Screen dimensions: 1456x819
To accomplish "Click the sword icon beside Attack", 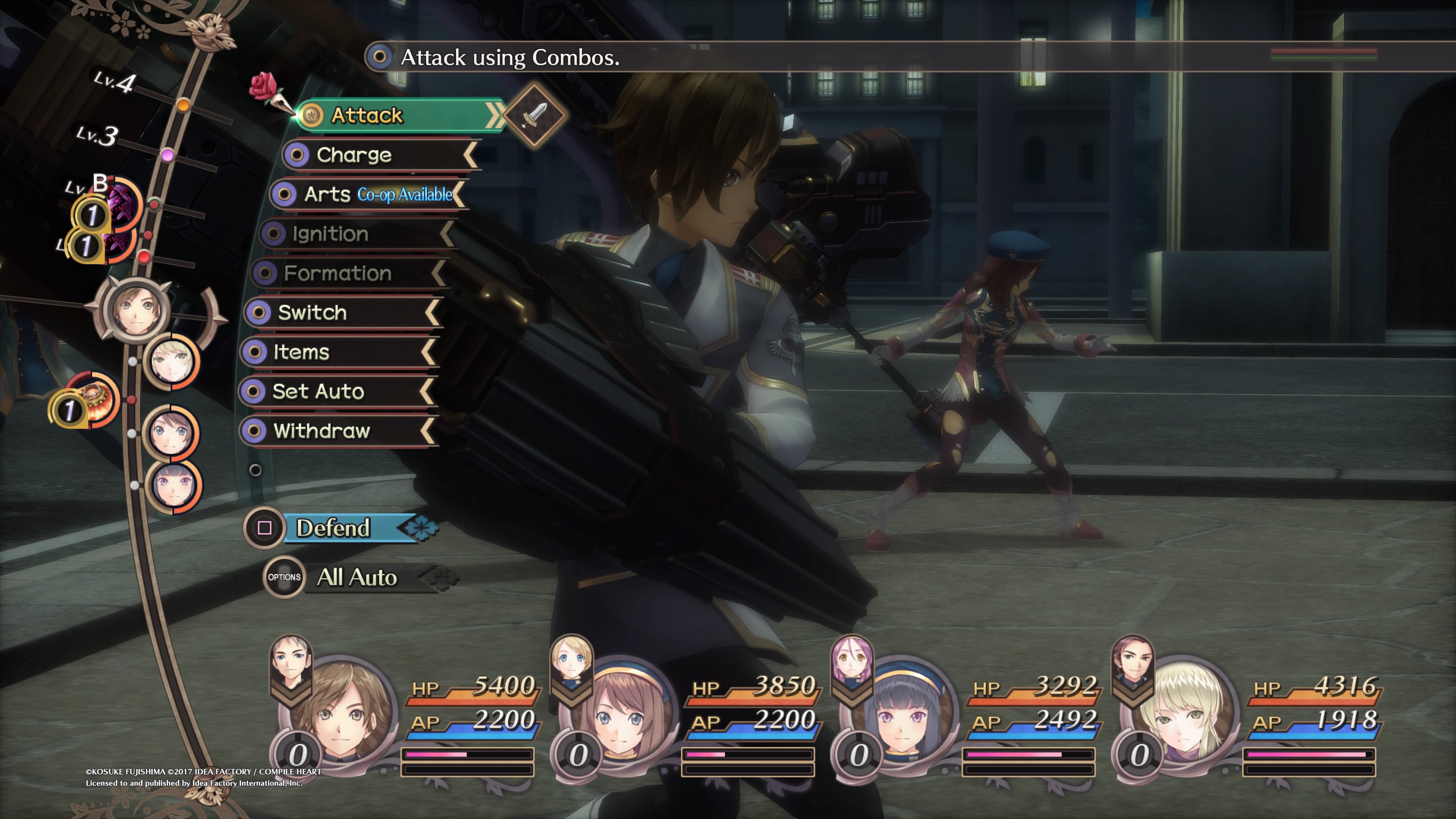I will coord(534,115).
